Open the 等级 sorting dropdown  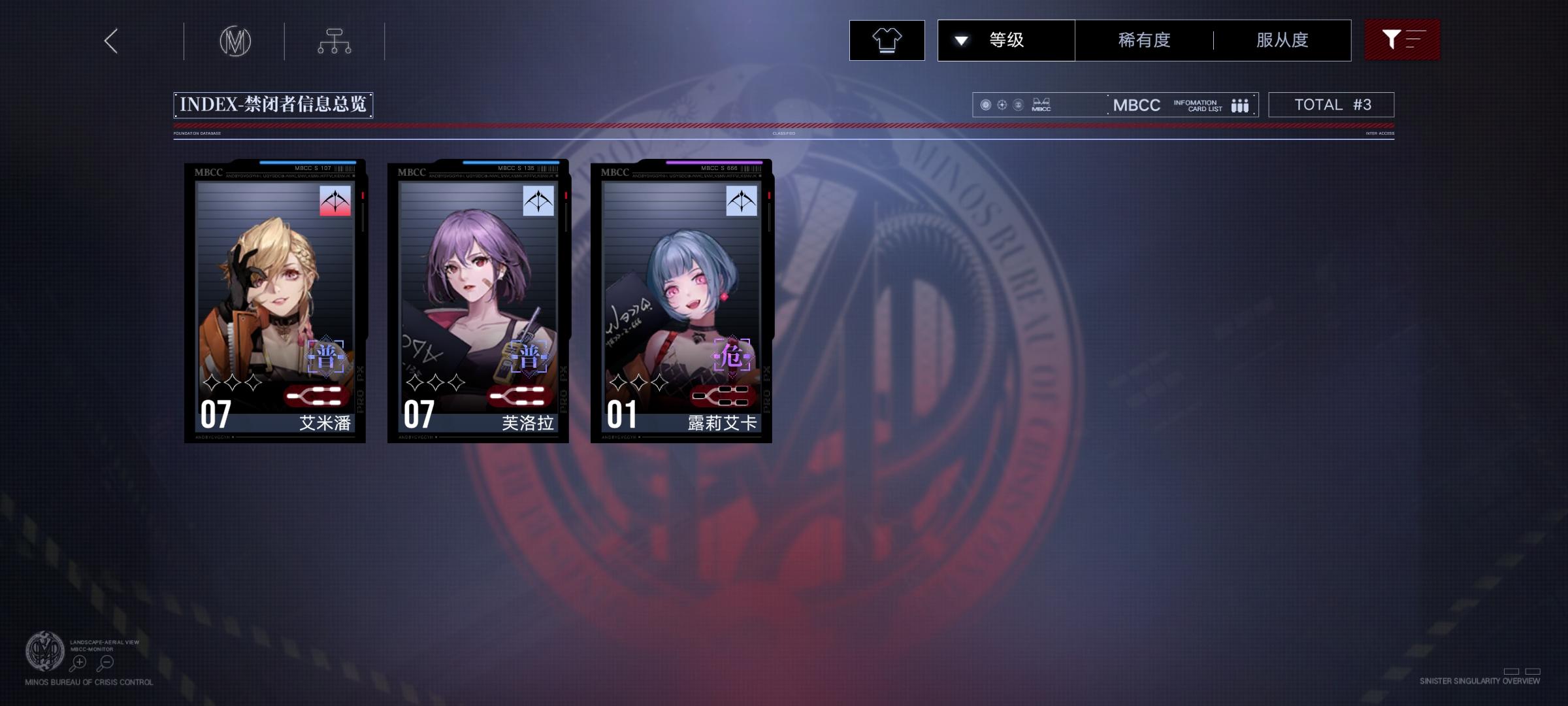coord(1006,40)
